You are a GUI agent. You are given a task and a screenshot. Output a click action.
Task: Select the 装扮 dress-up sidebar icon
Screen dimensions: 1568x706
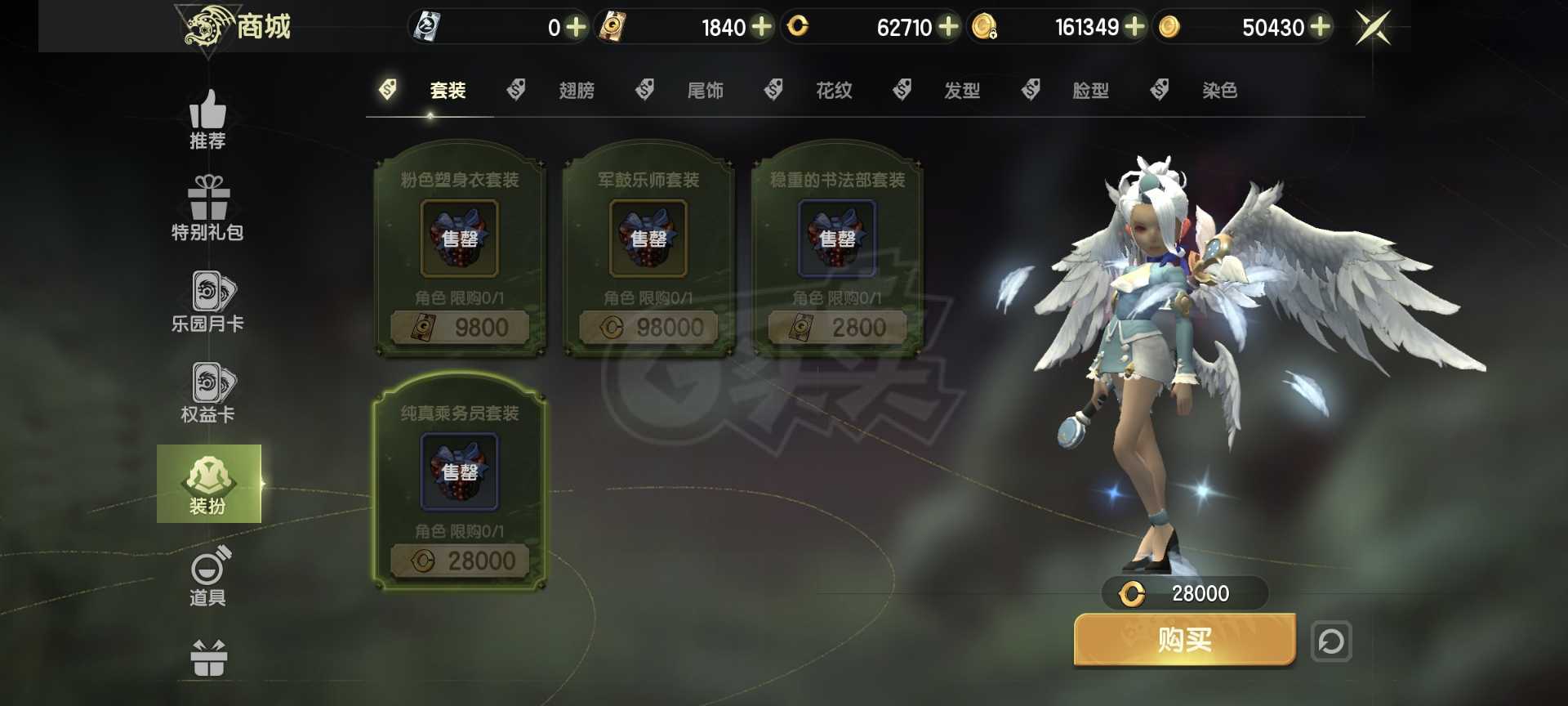pyautogui.click(x=209, y=484)
